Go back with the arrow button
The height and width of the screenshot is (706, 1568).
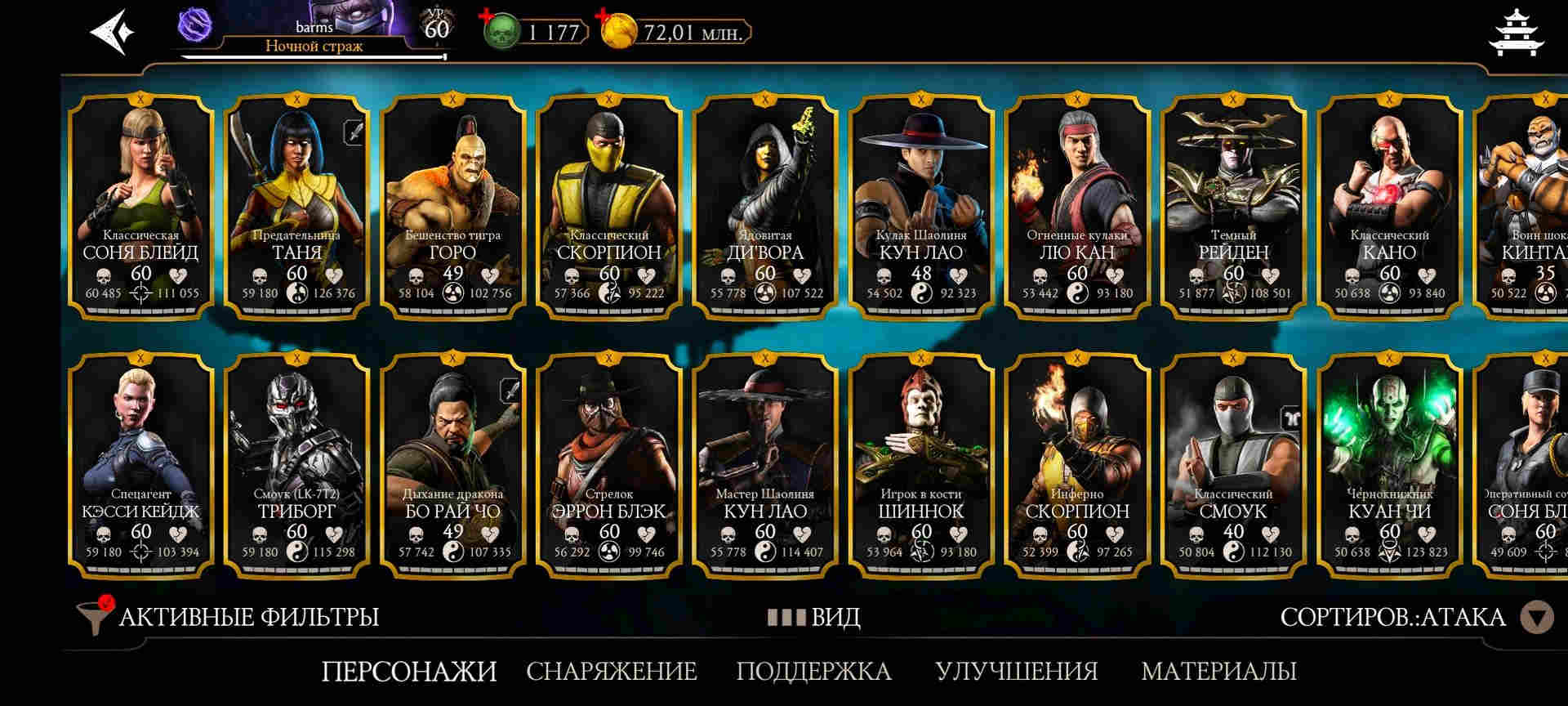111,32
